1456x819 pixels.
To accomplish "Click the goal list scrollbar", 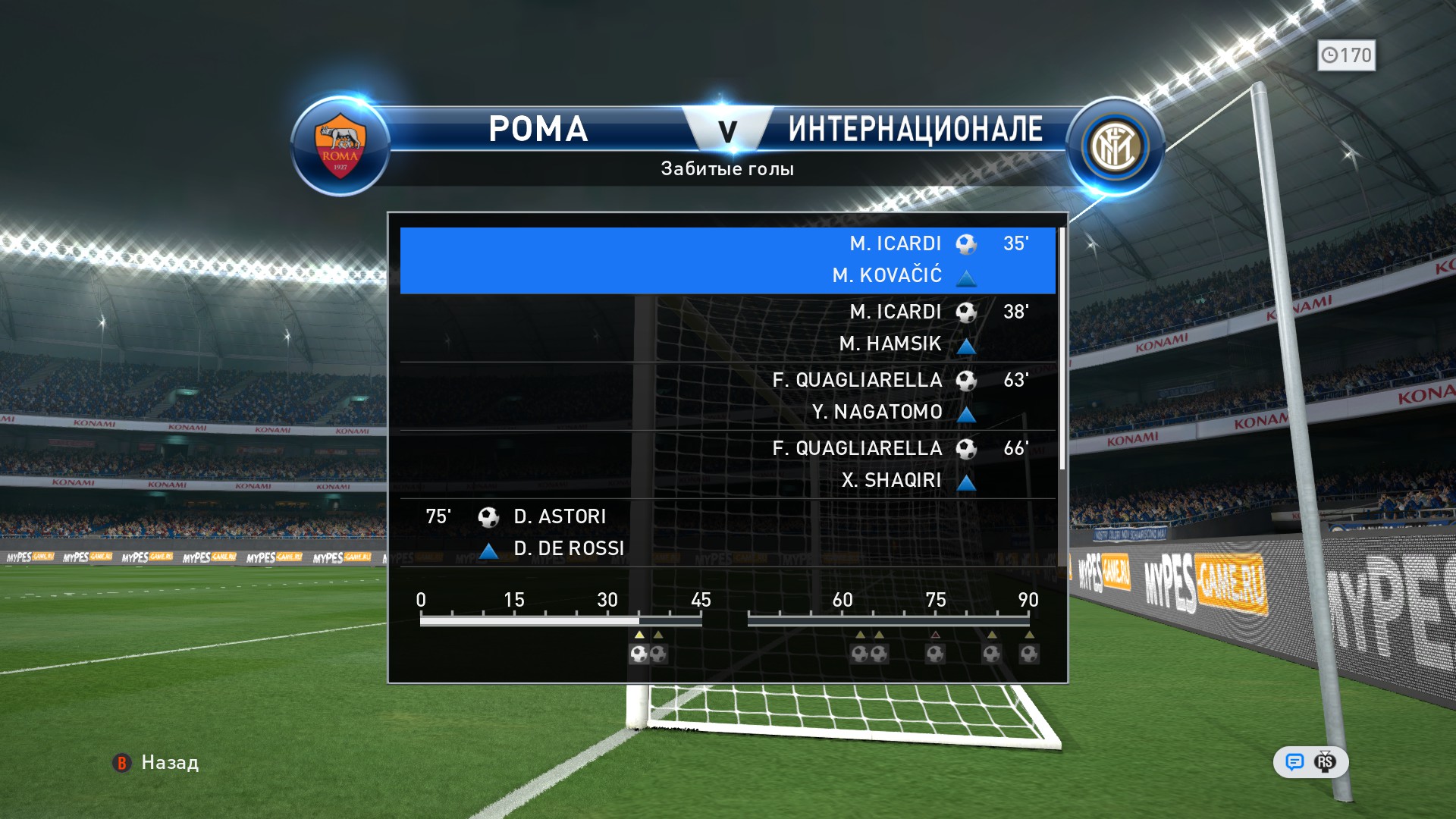I will (1062, 349).
